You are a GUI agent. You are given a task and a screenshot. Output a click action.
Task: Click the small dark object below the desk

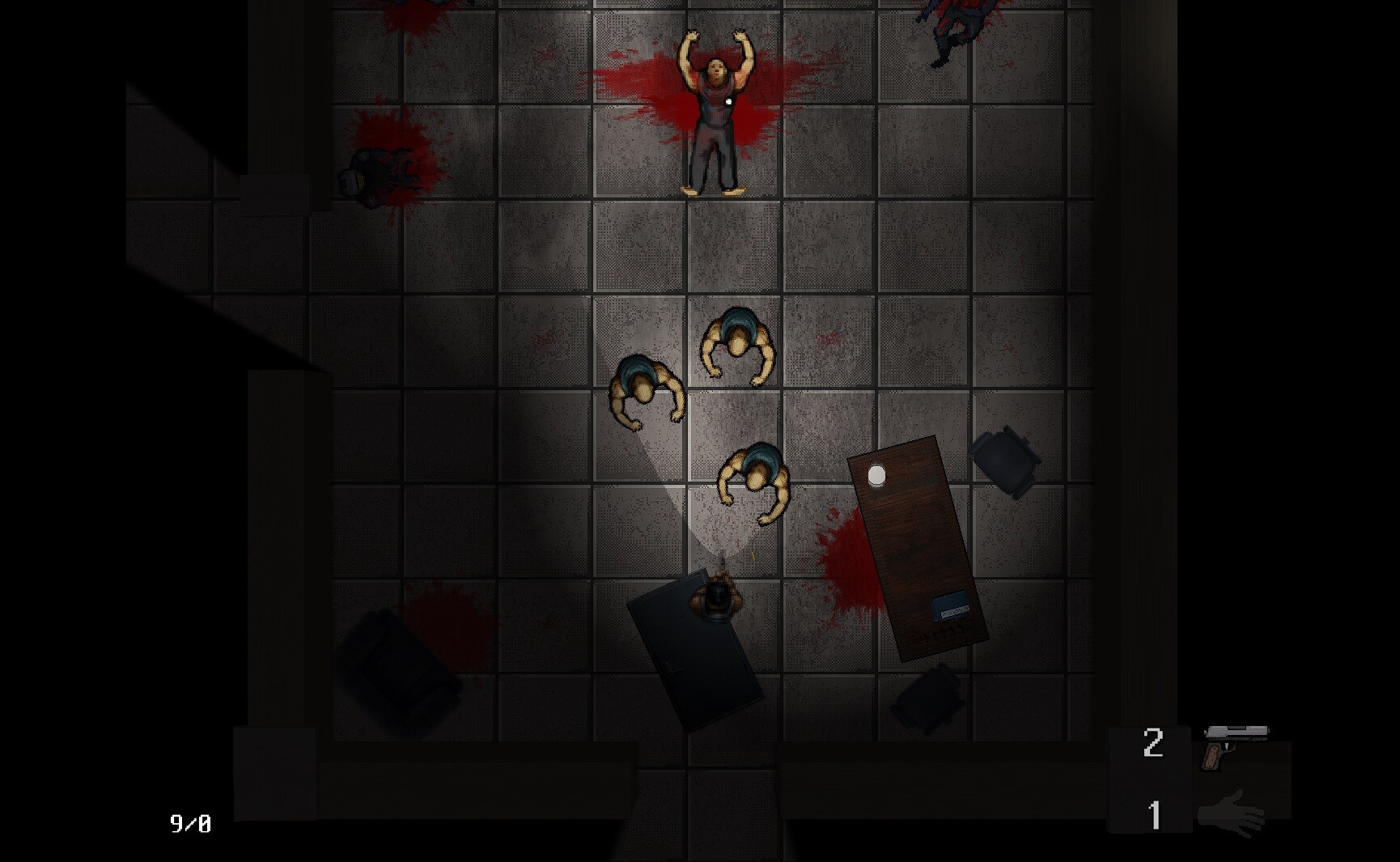pyautogui.click(x=931, y=696)
